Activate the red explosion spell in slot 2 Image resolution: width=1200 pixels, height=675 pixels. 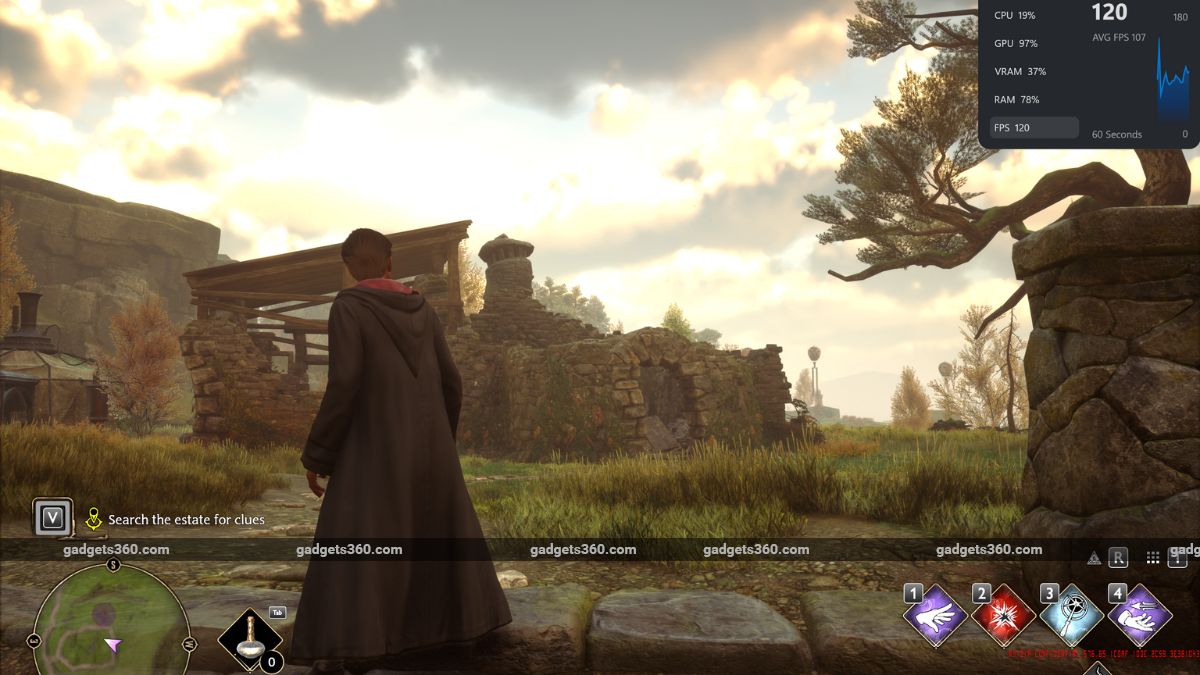point(1003,616)
